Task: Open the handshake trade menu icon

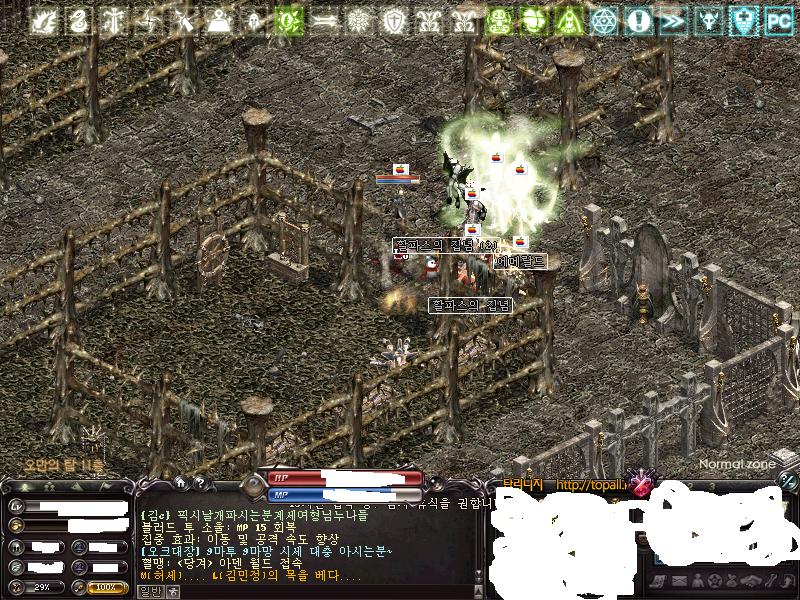Action: [x=748, y=581]
